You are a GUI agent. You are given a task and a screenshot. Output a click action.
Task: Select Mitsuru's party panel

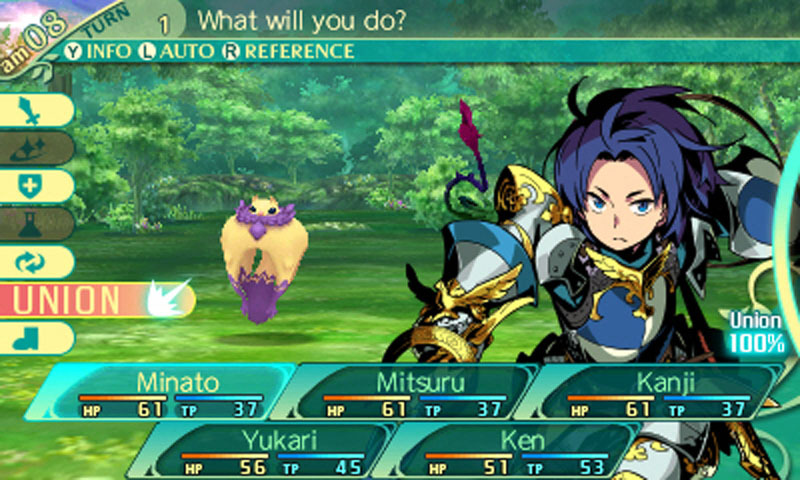(410, 392)
